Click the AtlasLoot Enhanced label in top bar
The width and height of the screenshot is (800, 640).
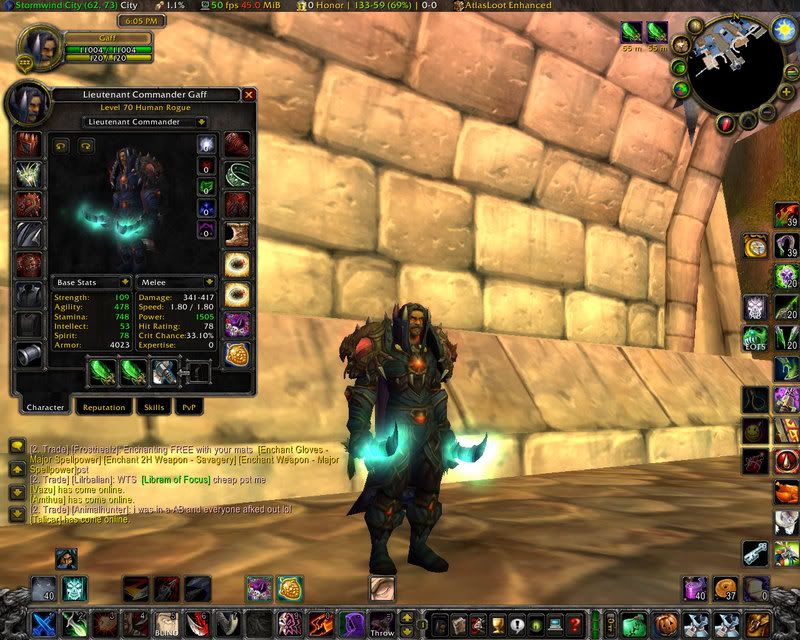501,6
